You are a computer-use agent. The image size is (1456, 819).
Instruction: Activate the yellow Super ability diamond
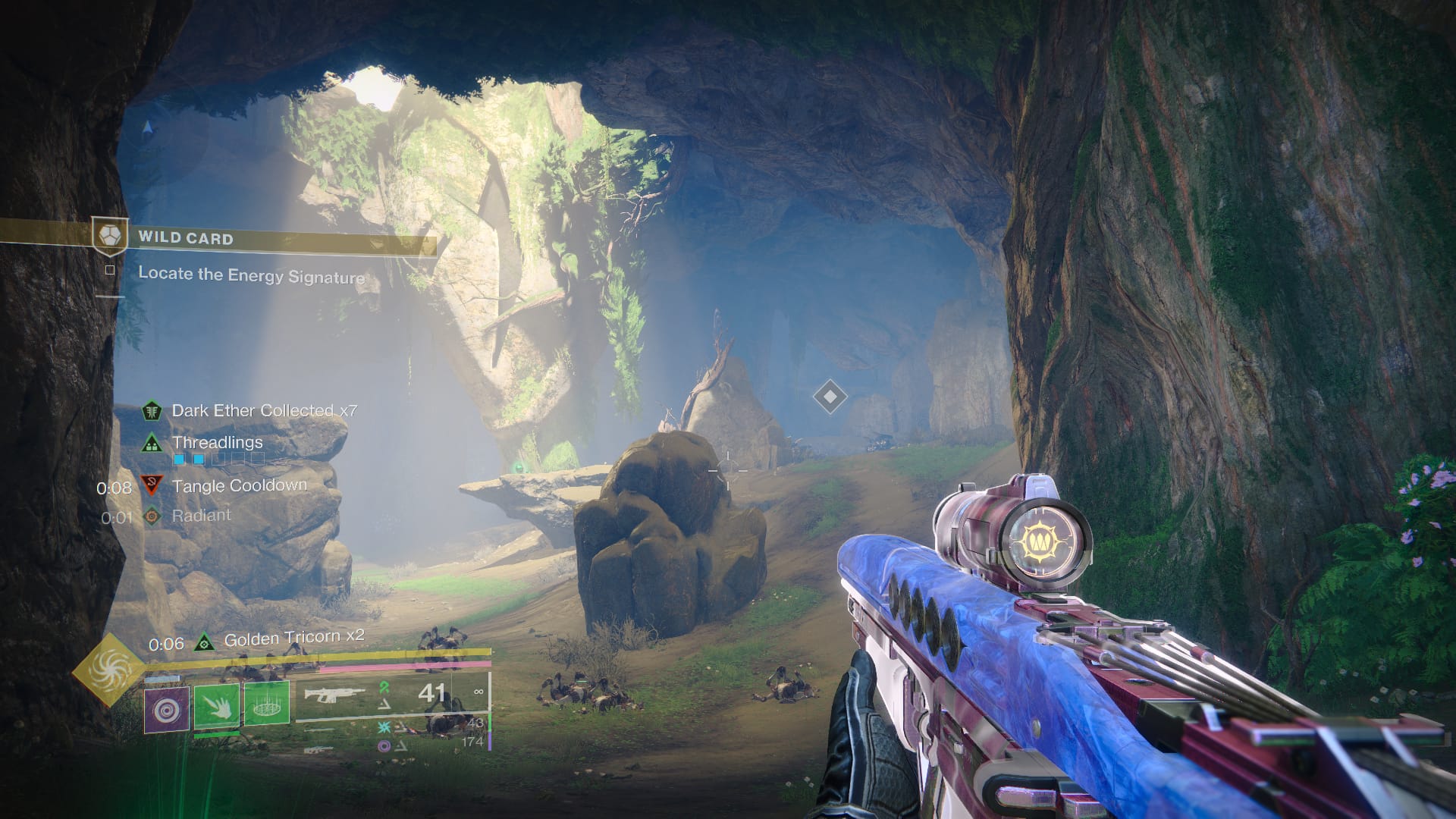pyautogui.click(x=110, y=669)
